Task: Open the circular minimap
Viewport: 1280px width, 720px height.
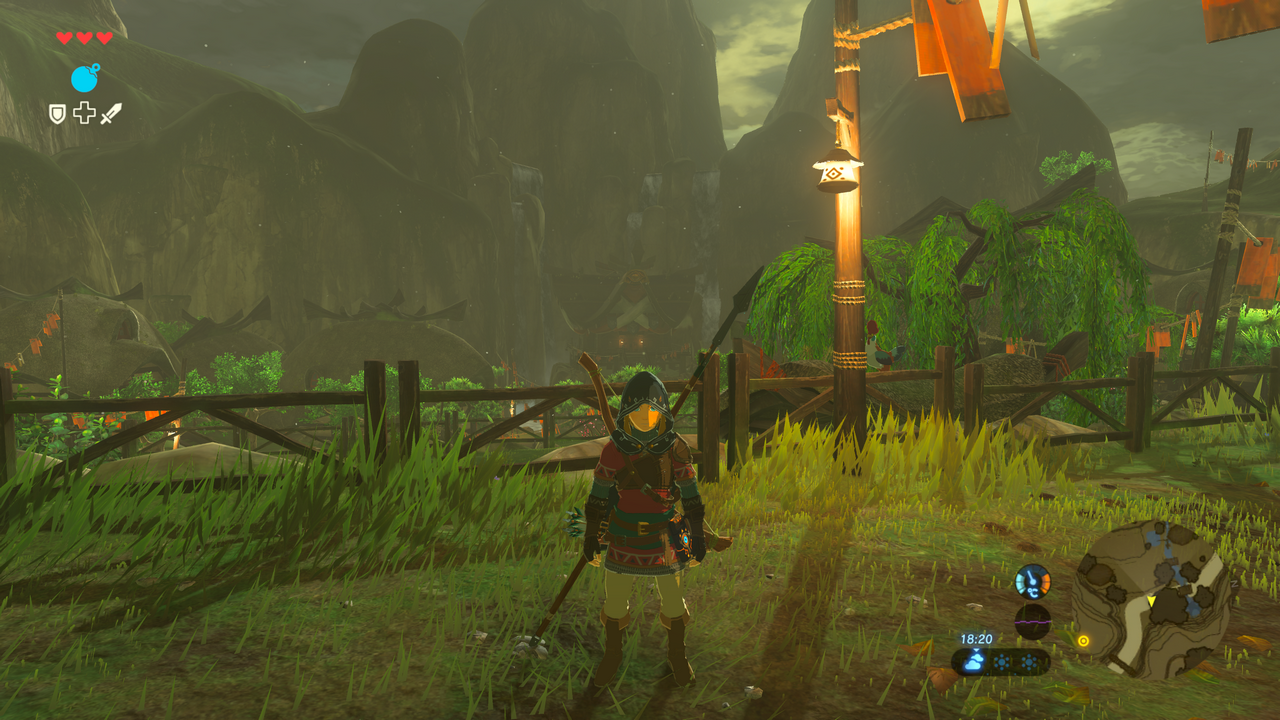Action: tap(1150, 599)
